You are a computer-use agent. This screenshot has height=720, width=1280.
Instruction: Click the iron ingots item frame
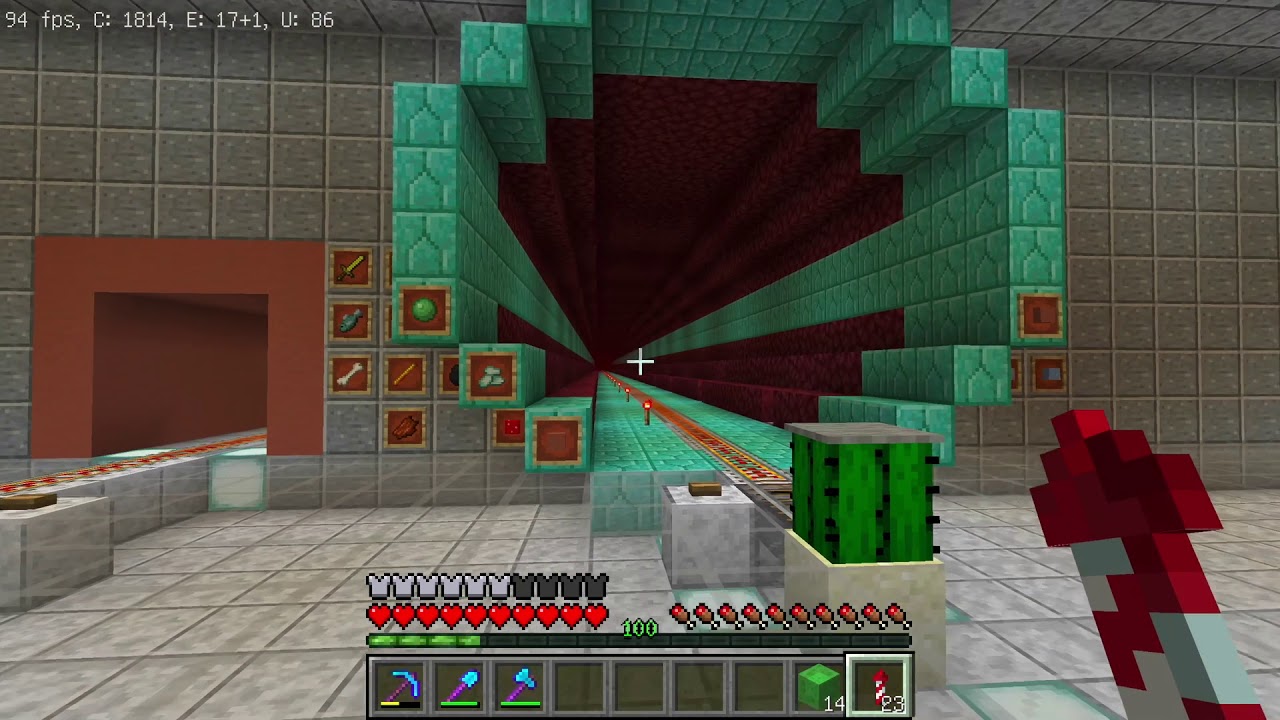491,377
